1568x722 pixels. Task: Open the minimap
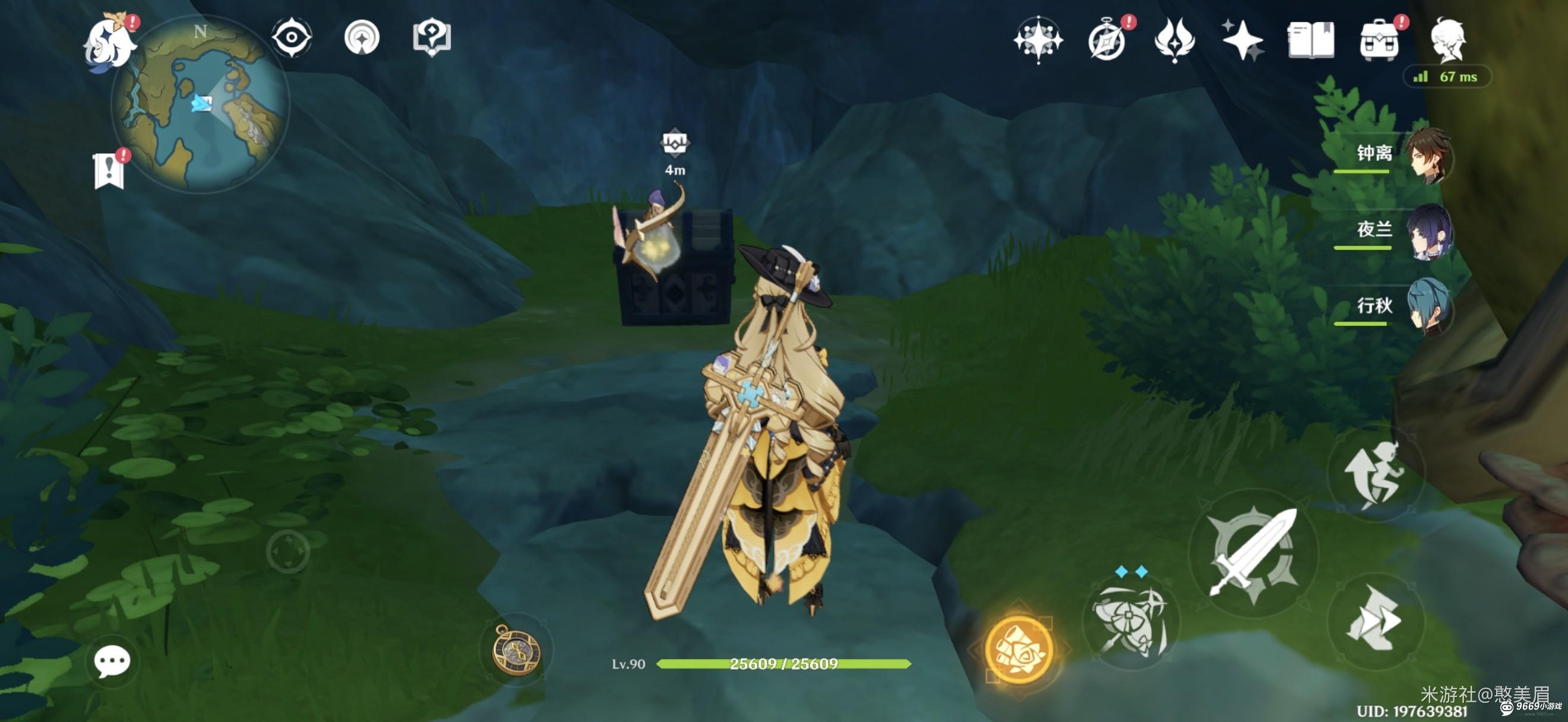pos(201,104)
